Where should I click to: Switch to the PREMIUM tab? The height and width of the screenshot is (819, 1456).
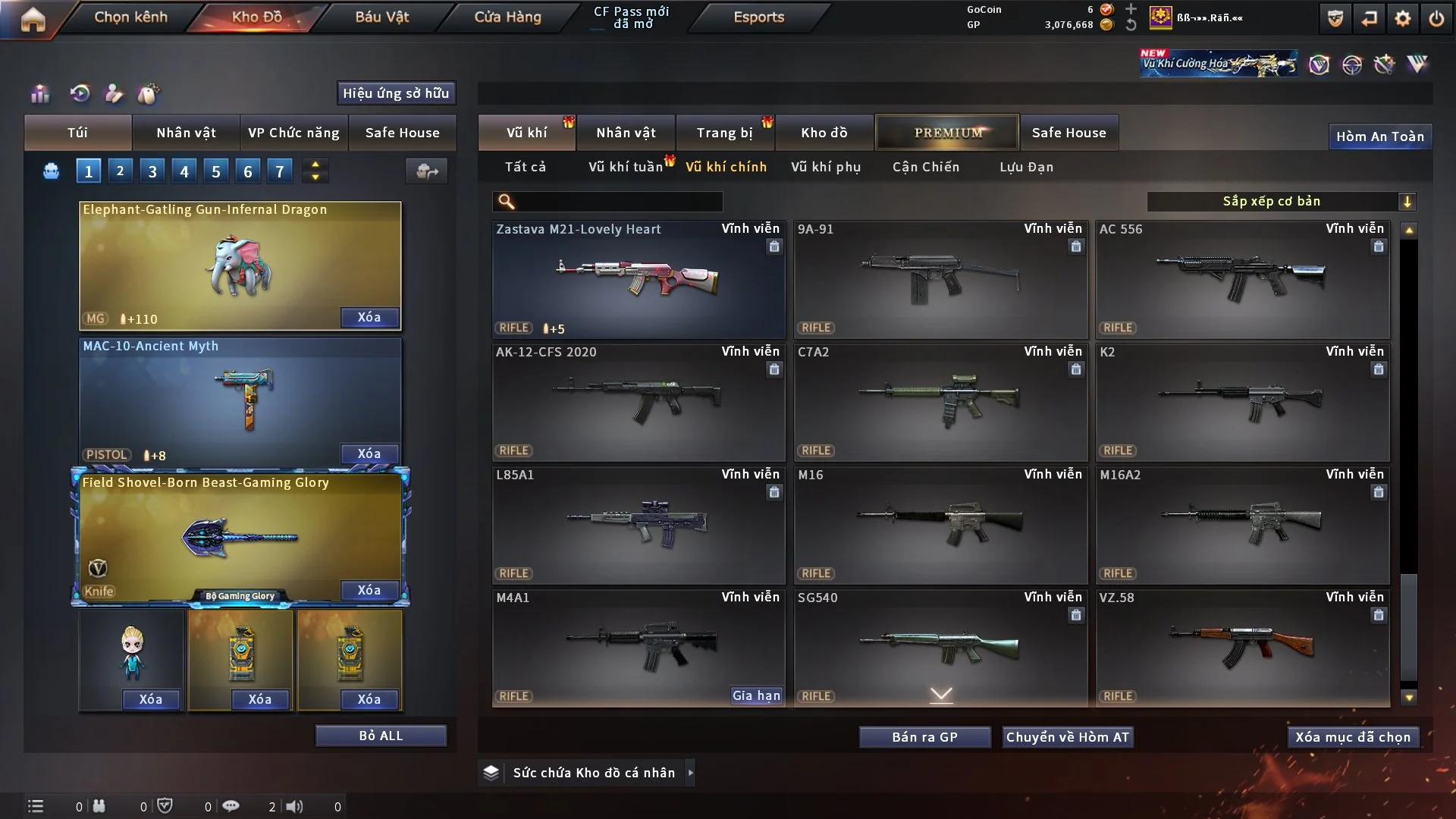tap(947, 133)
